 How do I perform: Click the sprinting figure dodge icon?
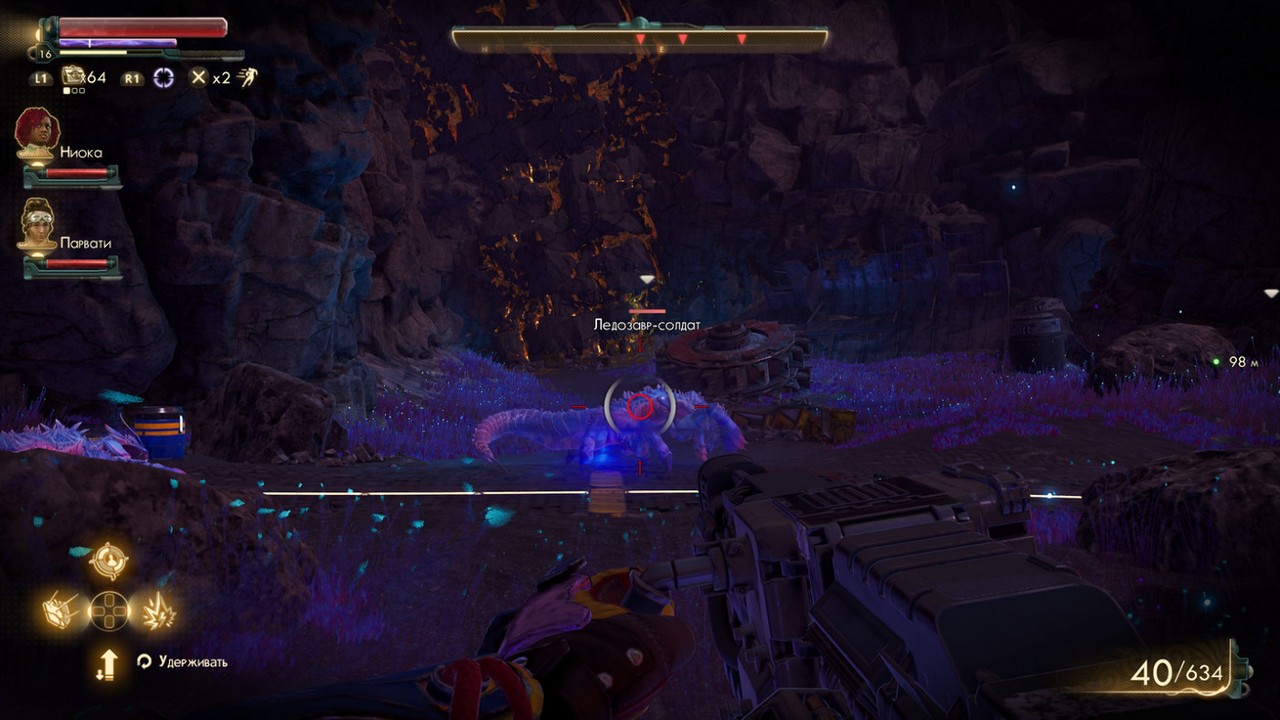(x=245, y=77)
